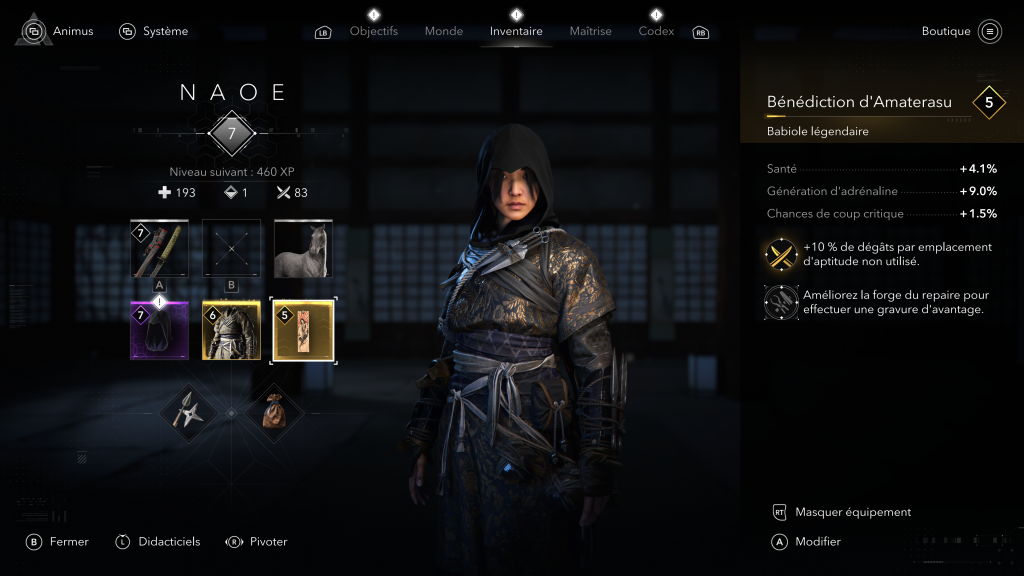Image resolution: width=1024 pixels, height=576 pixels.
Task: Pick the purple hood headgear slot
Action: (160, 329)
